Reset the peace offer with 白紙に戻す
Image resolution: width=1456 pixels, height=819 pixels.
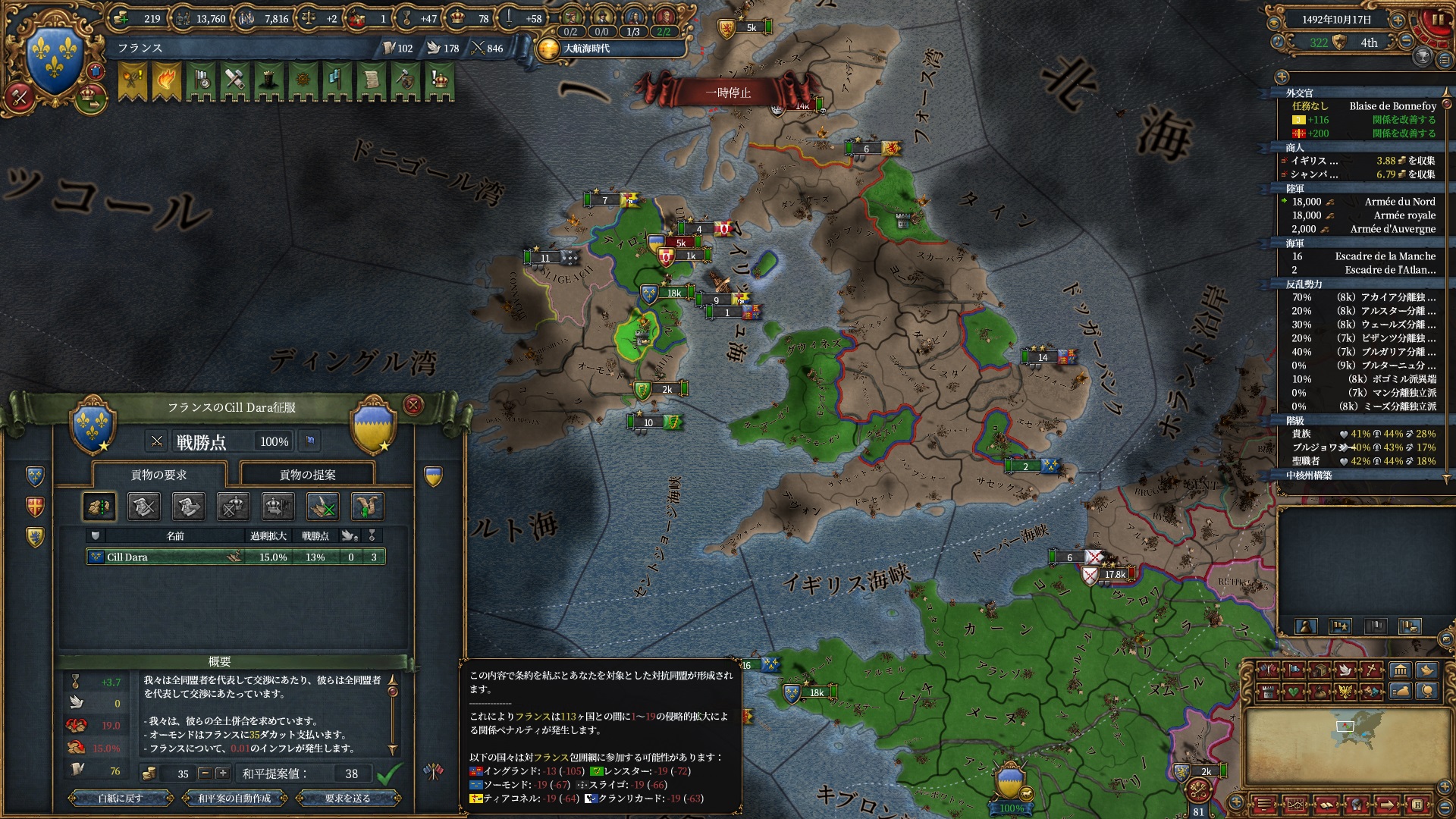point(120,798)
